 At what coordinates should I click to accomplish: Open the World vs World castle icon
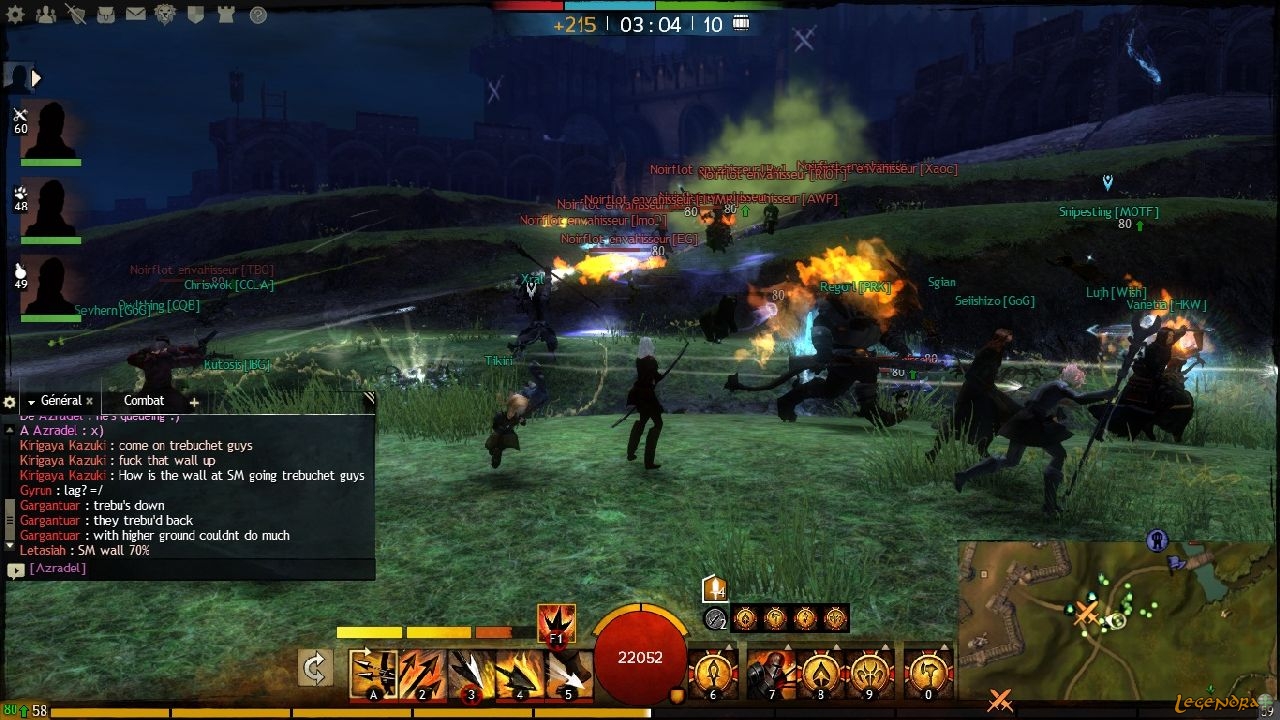pos(225,14)
